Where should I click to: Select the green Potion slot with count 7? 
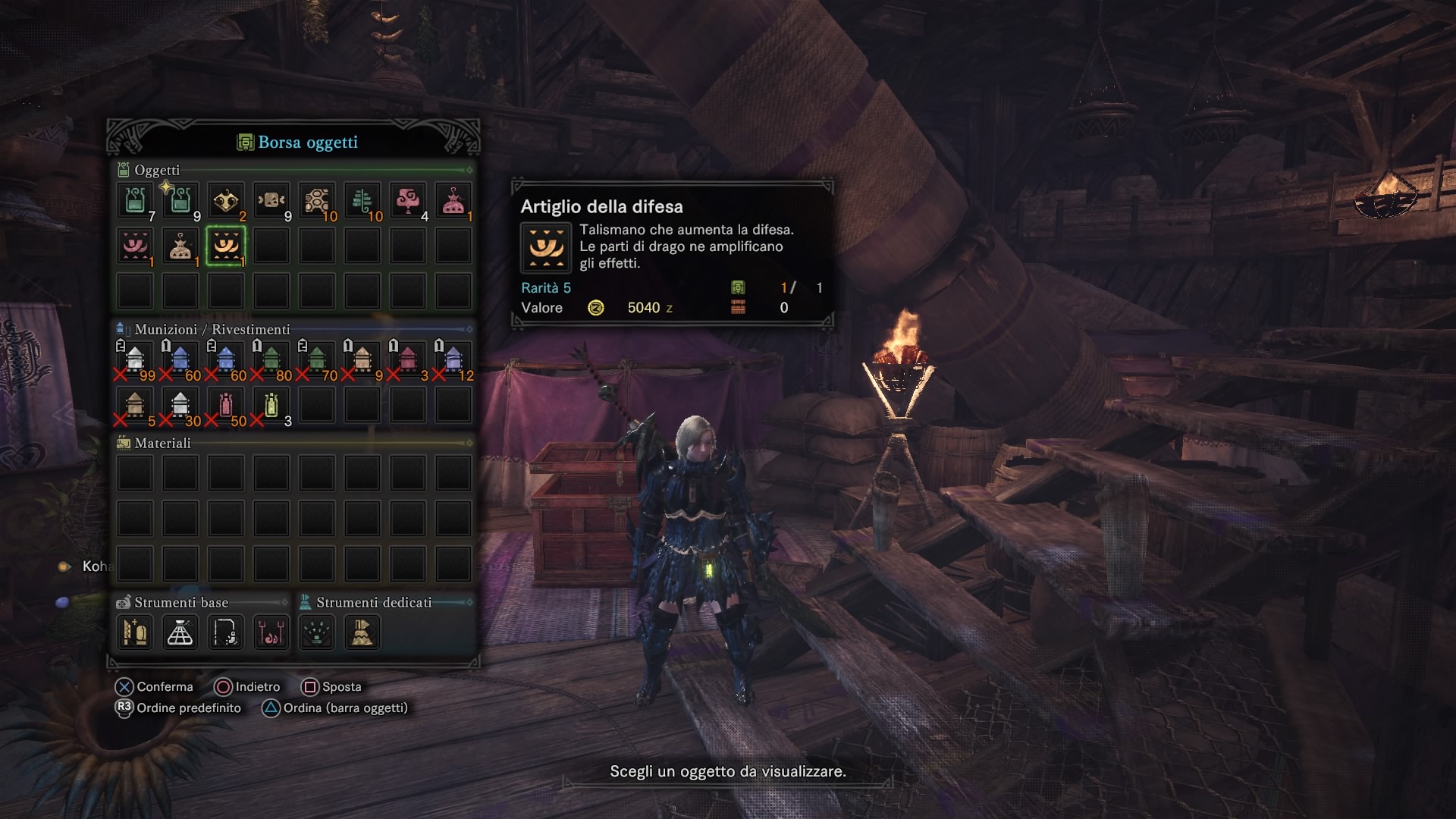pyautogui.click(x=135, y=201)
